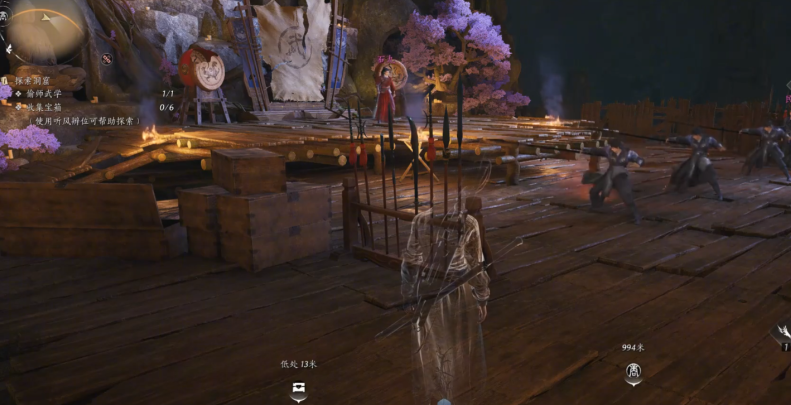The height and width of the screenshot is (405, 791).
Task: Click the small round red icon beside the minimap
Action: (x=106, y=58)
